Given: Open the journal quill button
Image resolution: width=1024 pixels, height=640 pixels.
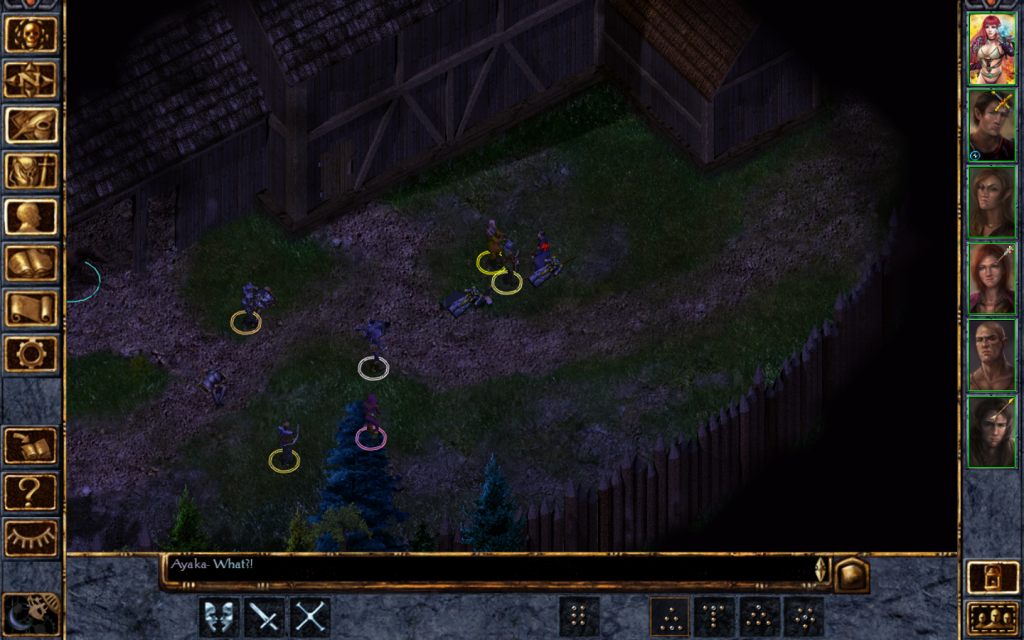Looking at the screenshot, I should [x=31, y=126].
